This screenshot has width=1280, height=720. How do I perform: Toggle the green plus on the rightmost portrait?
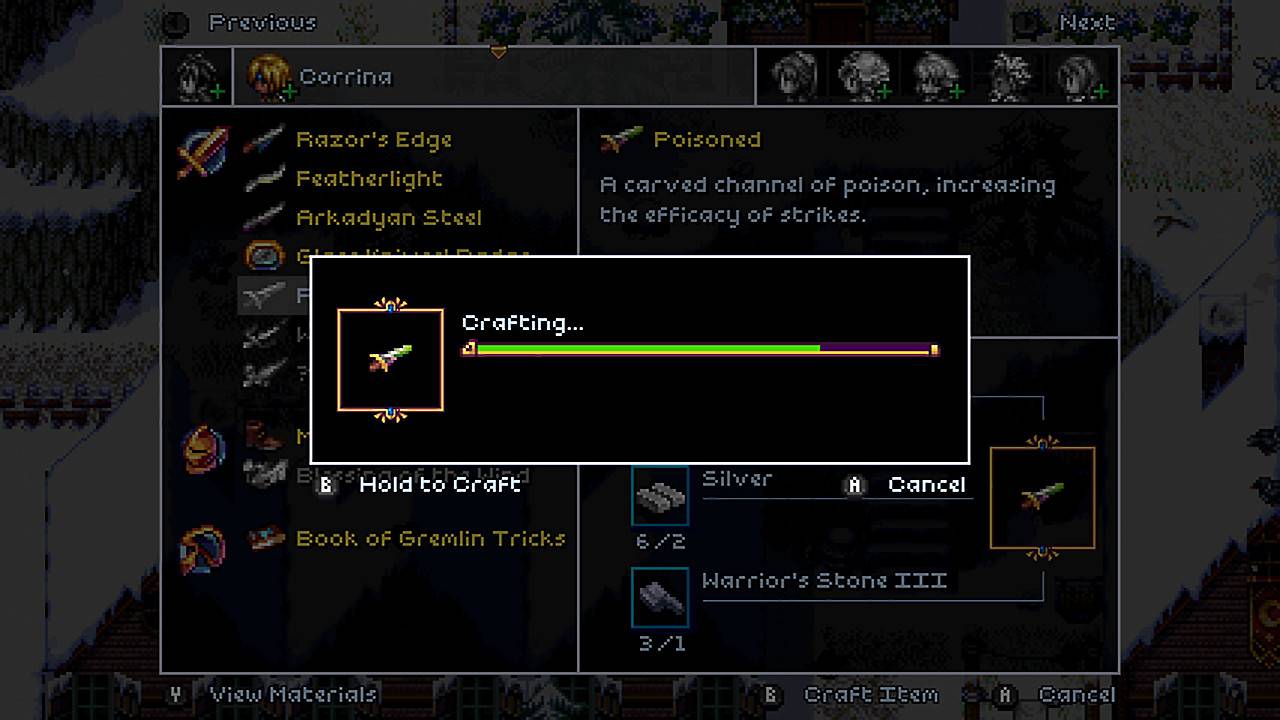(1099, 92)
